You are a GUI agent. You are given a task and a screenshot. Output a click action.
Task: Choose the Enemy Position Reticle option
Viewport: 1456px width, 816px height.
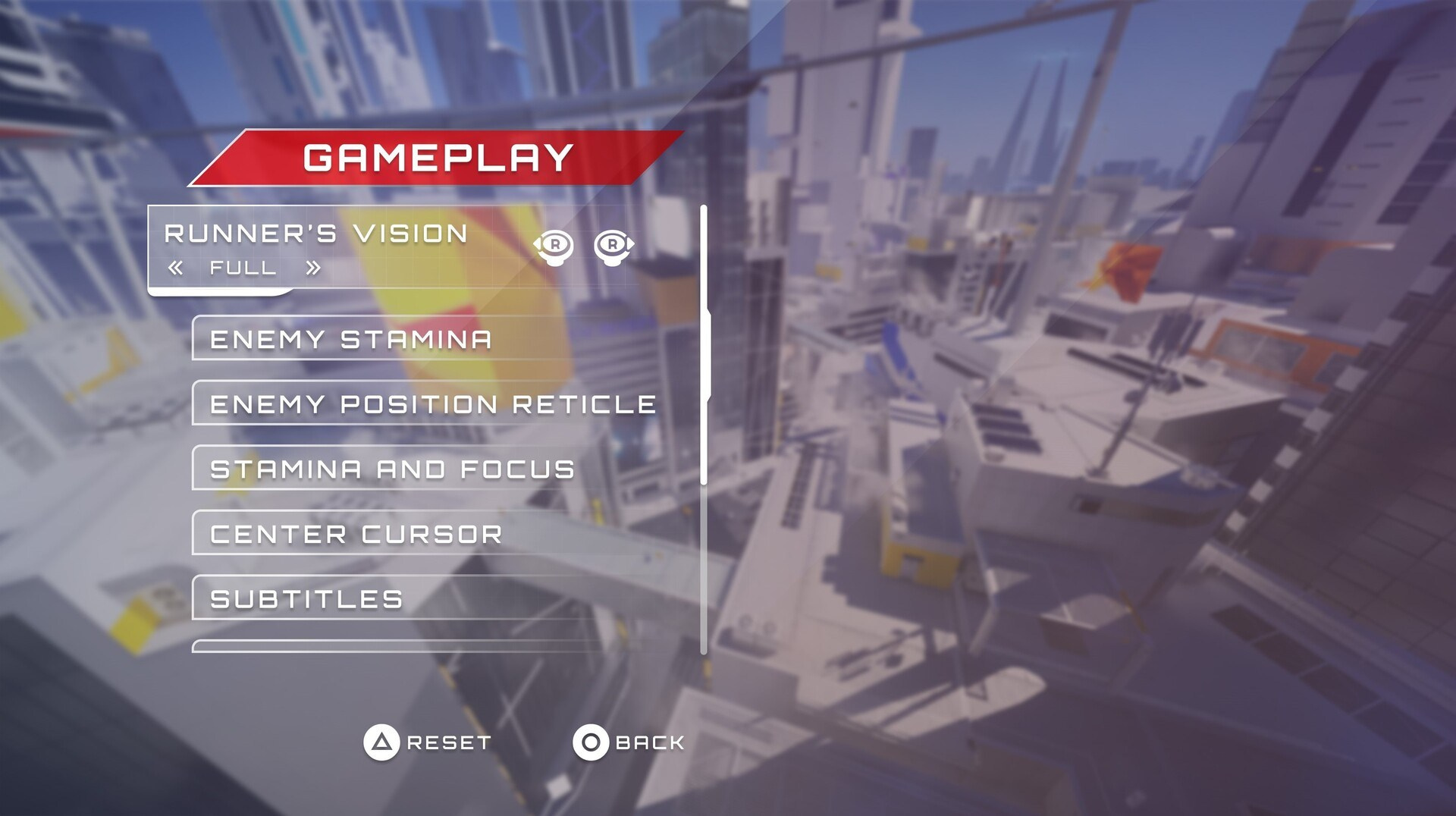point(432,404)
